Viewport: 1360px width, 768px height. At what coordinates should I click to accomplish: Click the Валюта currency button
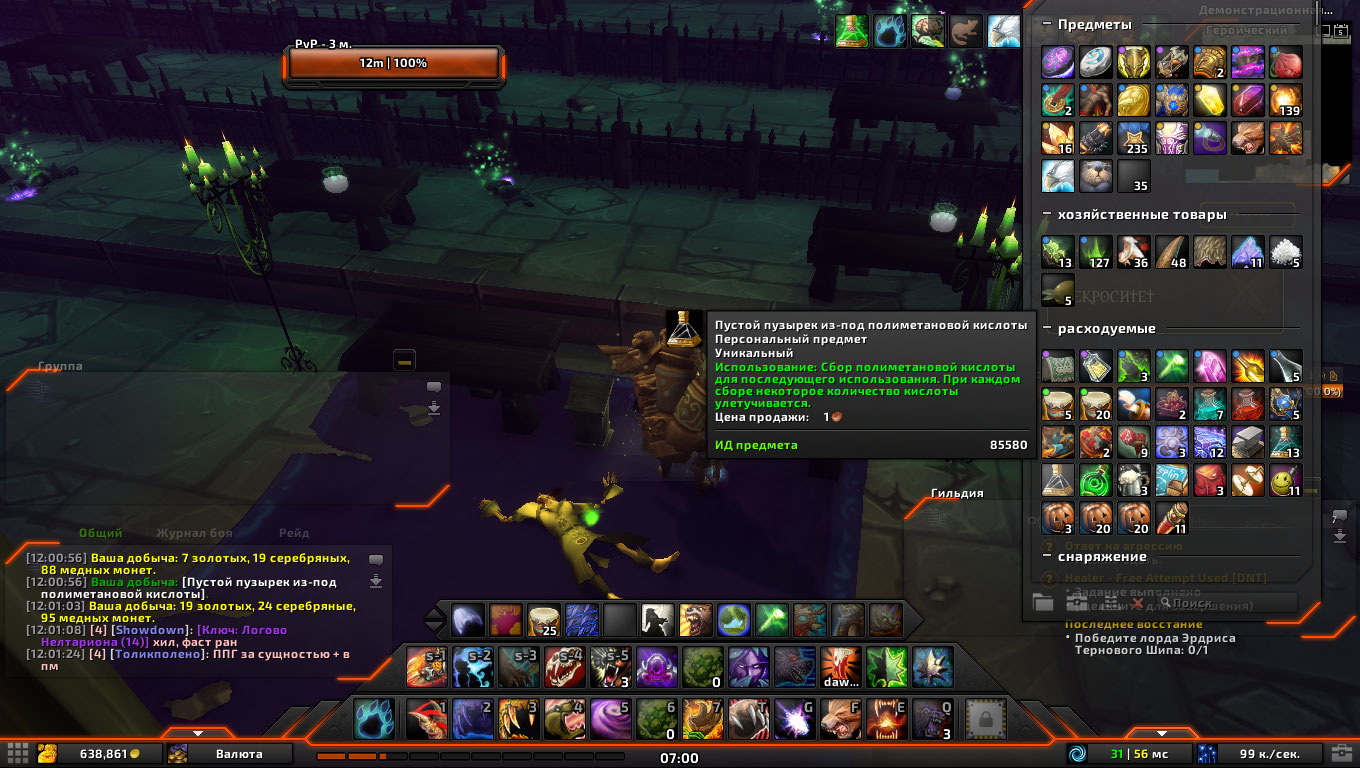(x=240, y=753)
